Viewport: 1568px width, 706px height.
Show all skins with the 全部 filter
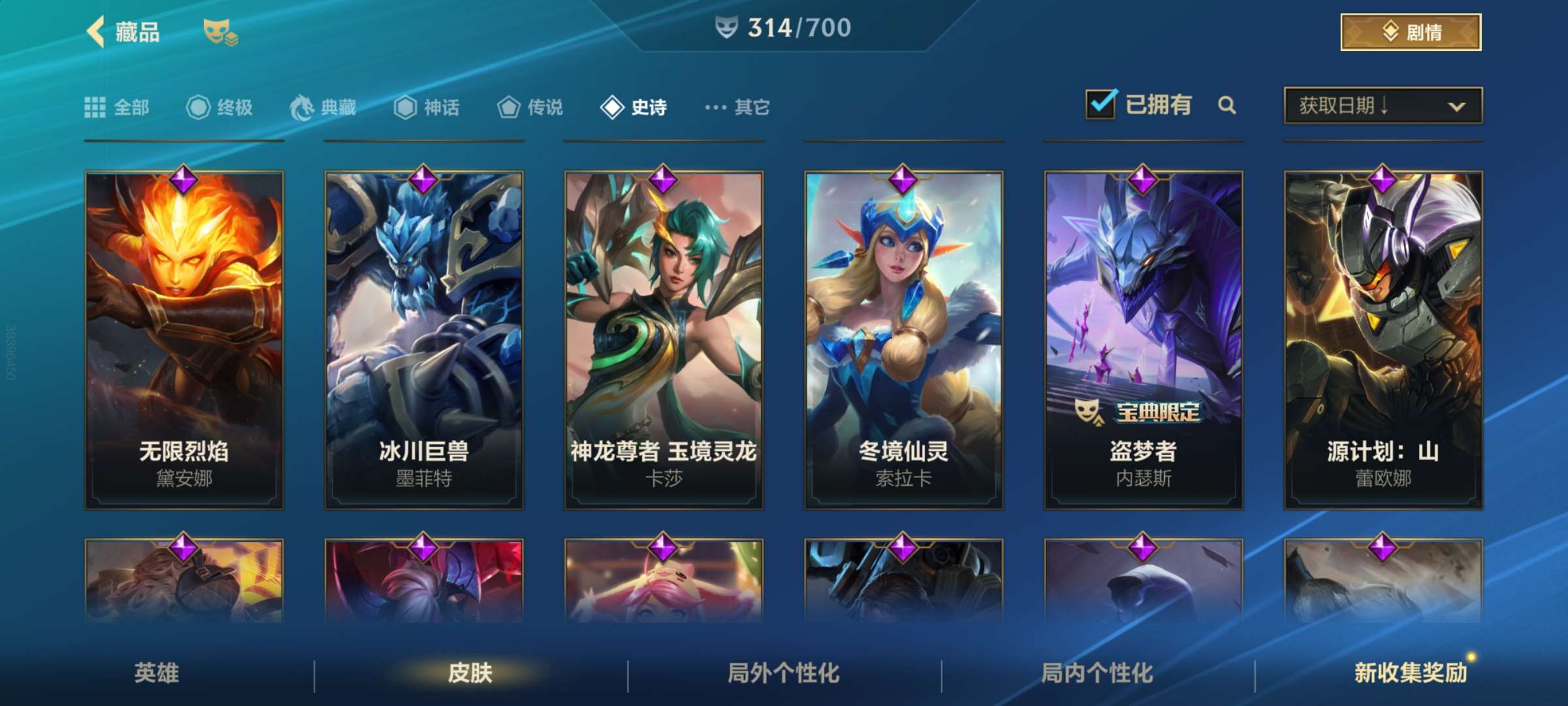pos(118,107)
